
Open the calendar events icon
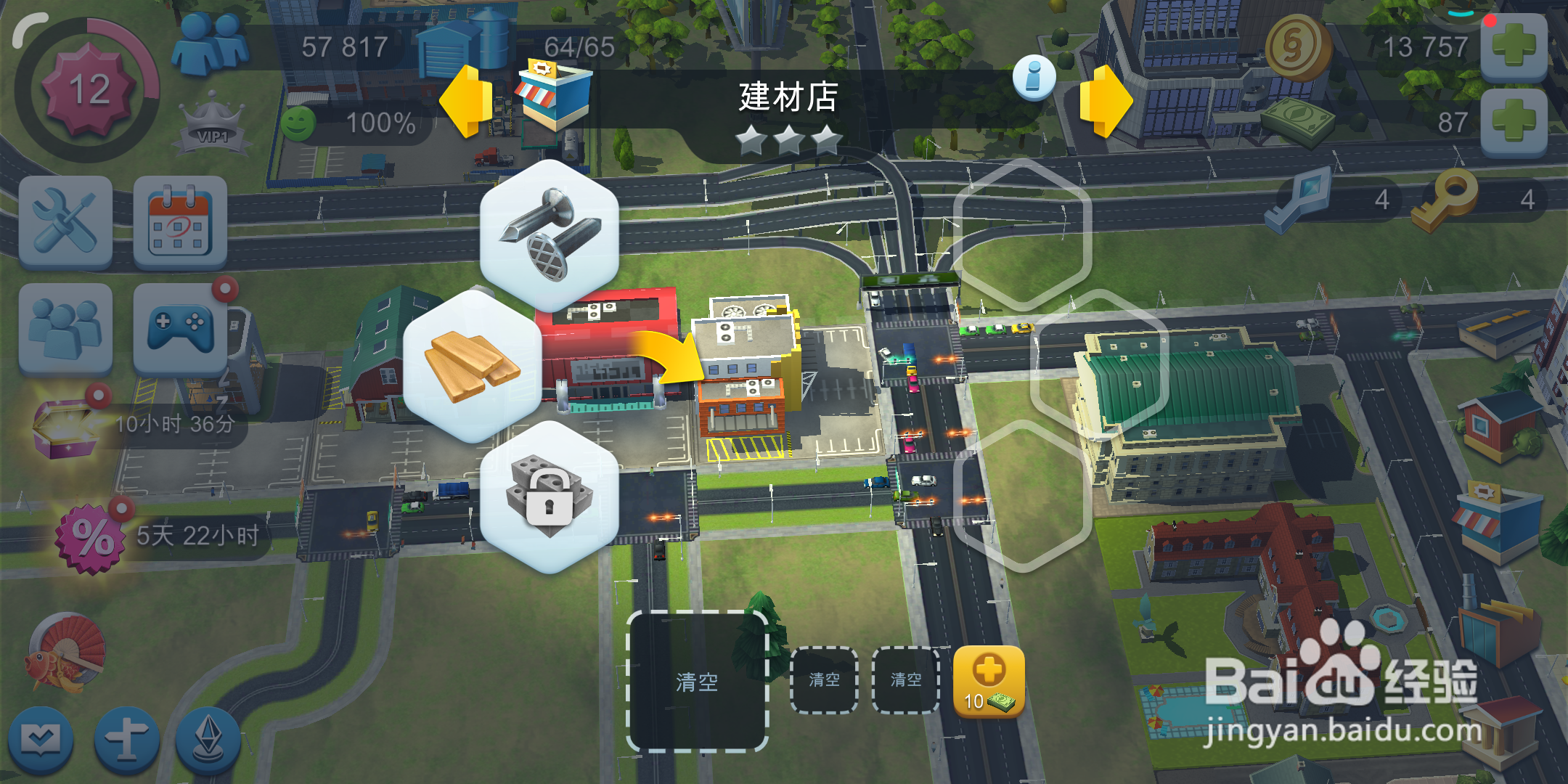coord(179,221)
